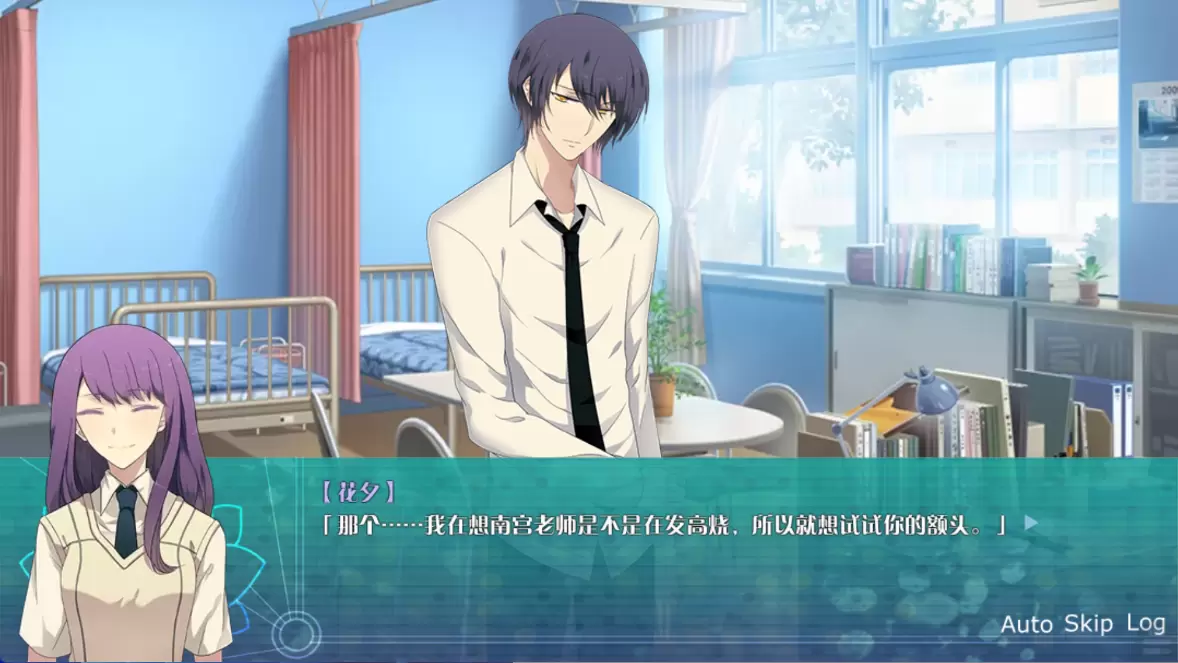Activate the Skip button

[x=1088, y=624]
